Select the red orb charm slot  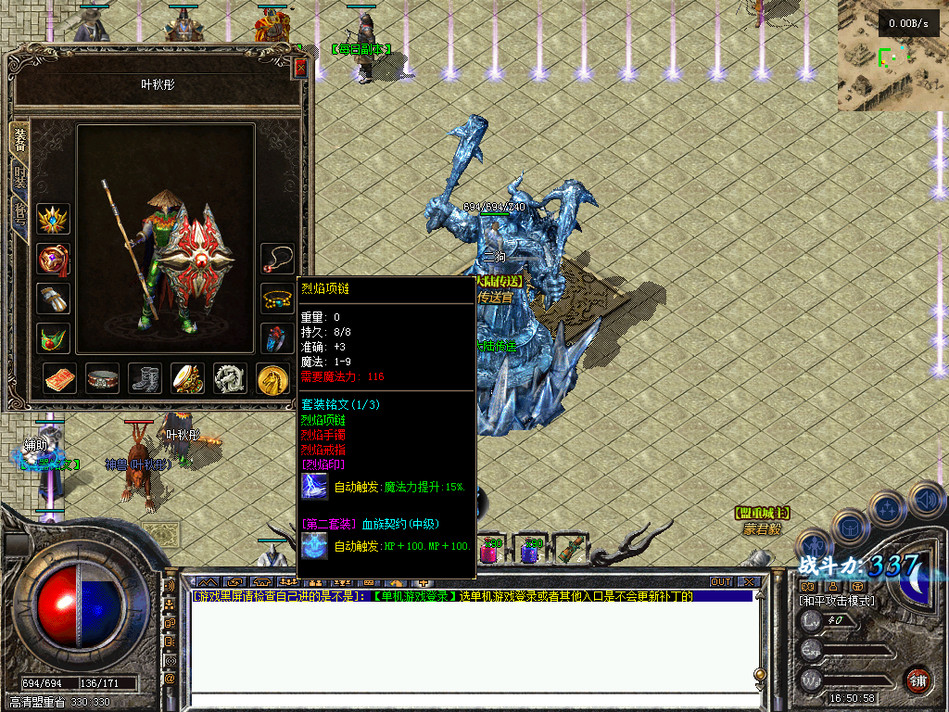[x=53, y=259]
